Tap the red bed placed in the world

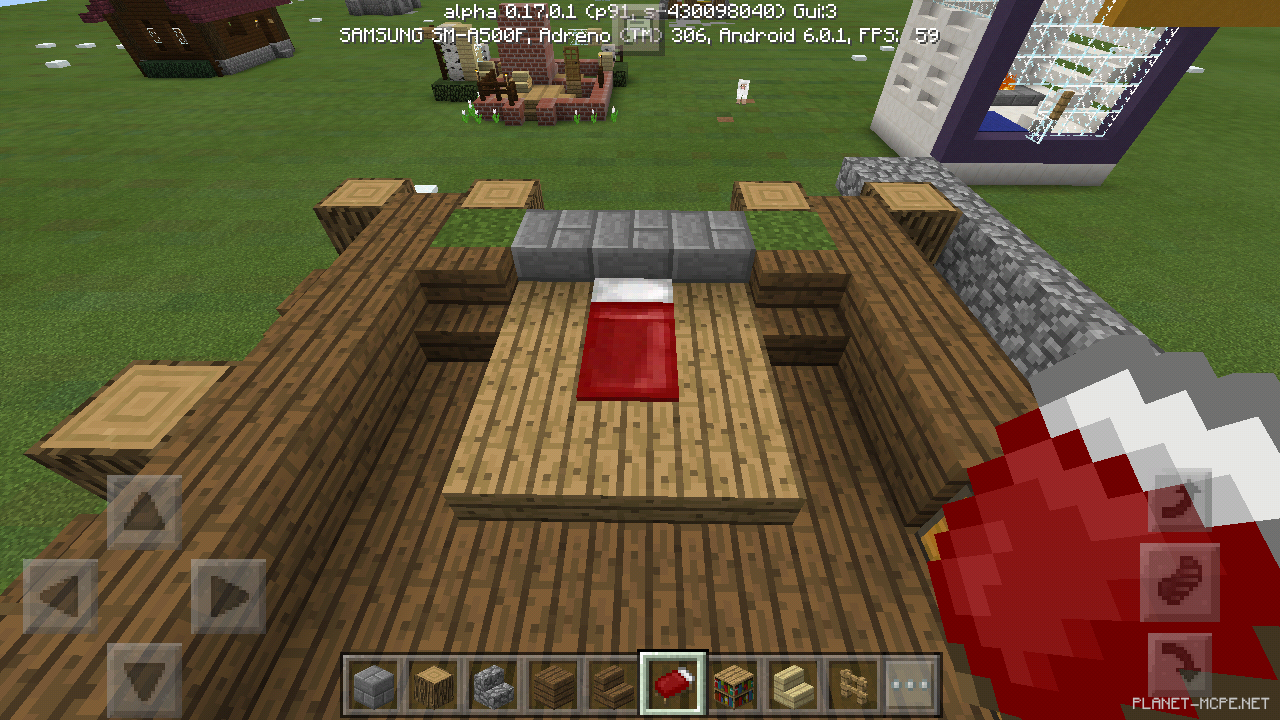click(628, 340)
